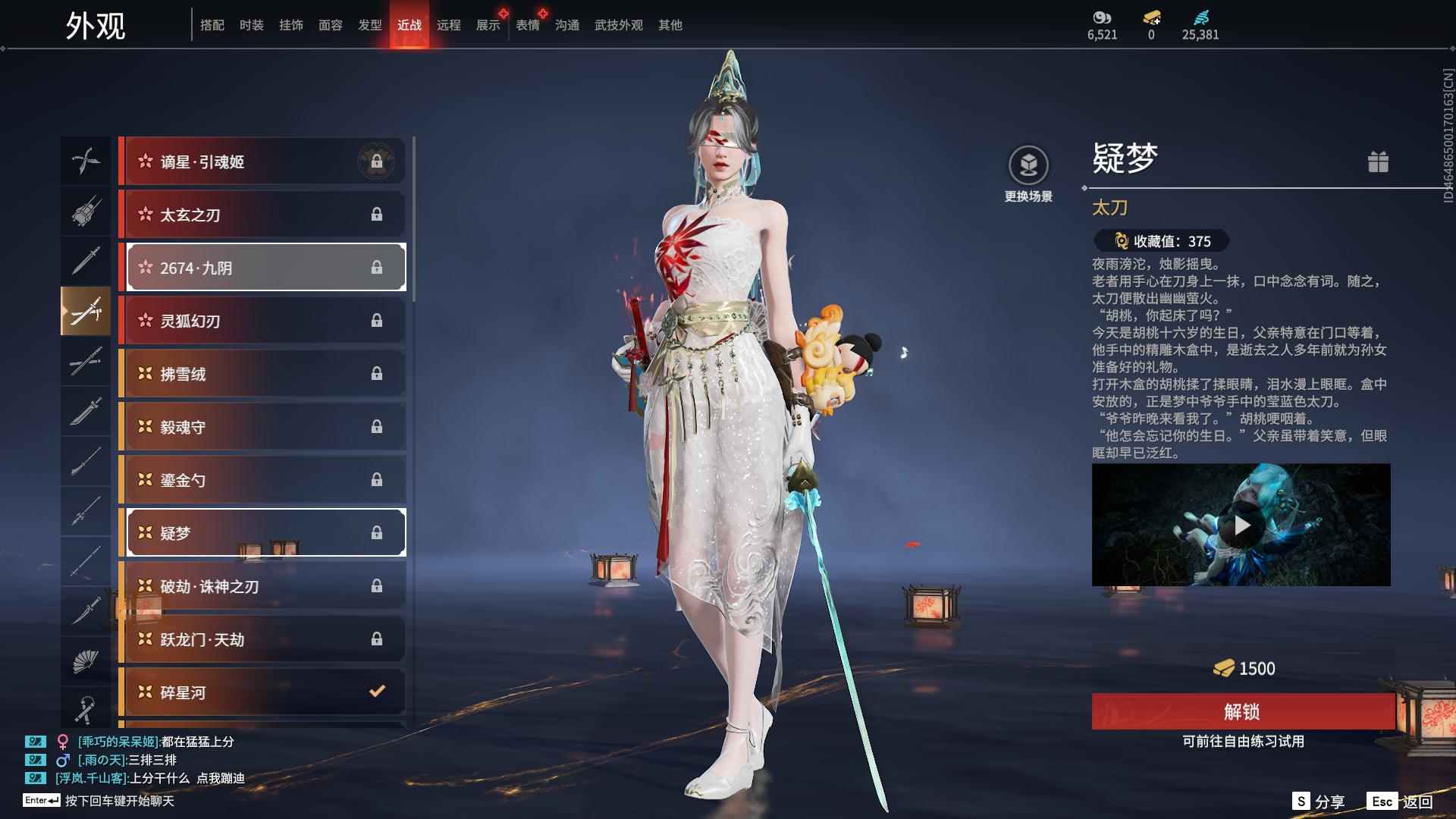1456x819 pixels.
Task: Toggle selection of the 疑梦 list entry
Action: (265, 532)
